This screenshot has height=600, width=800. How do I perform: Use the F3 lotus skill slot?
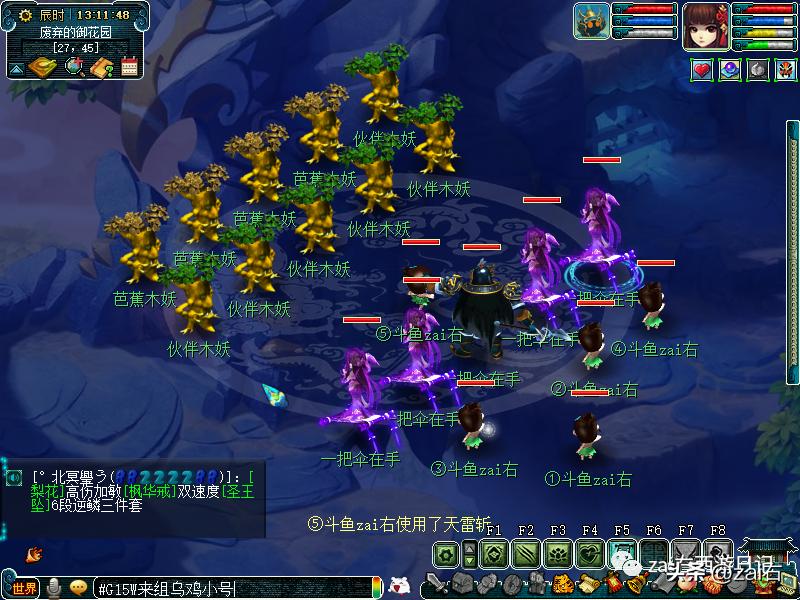(558, 553)
